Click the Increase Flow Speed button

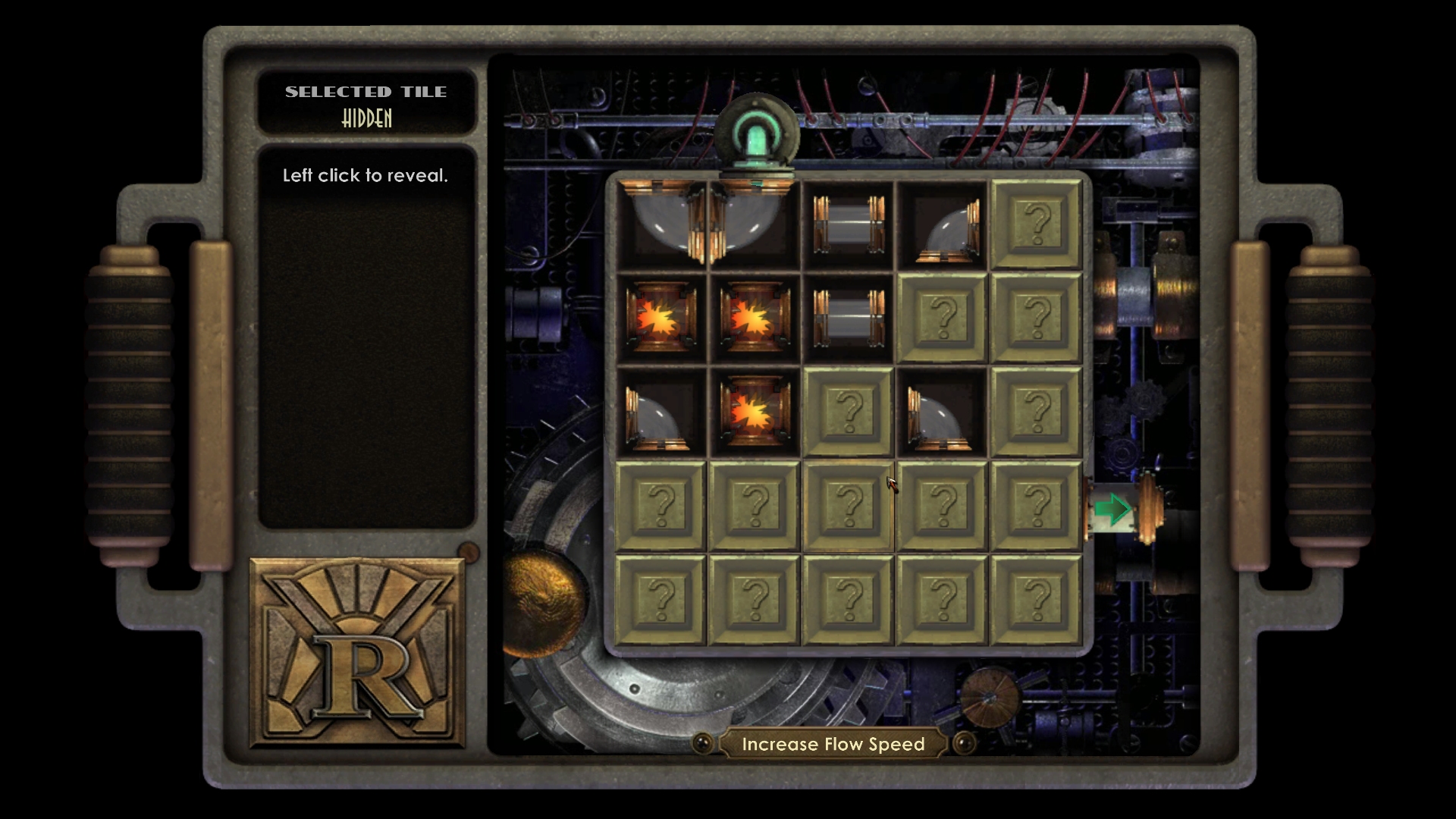pyautogui.click(x=833, y=744)
